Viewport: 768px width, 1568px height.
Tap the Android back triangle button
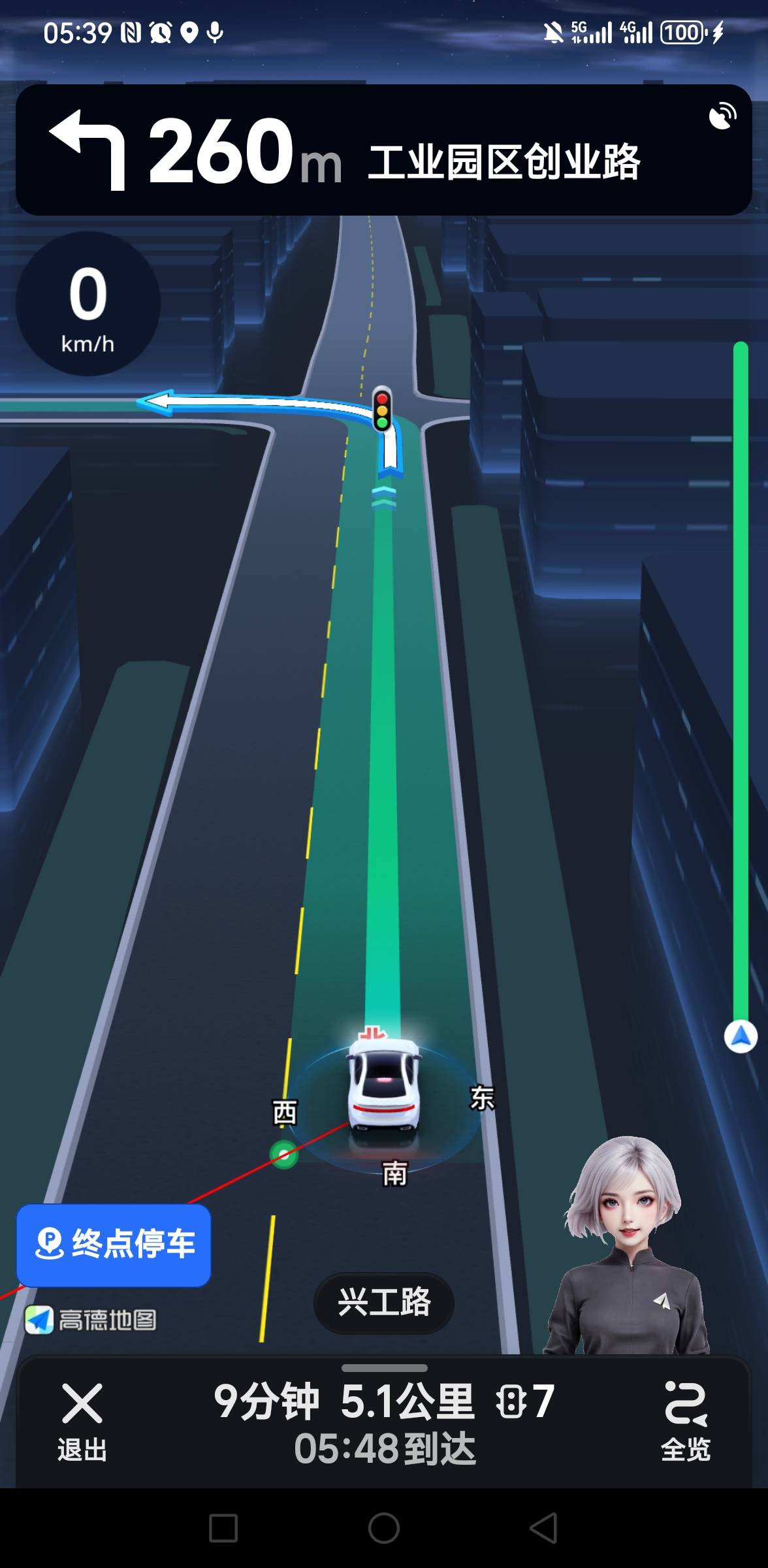click(x=543, y=1528)
